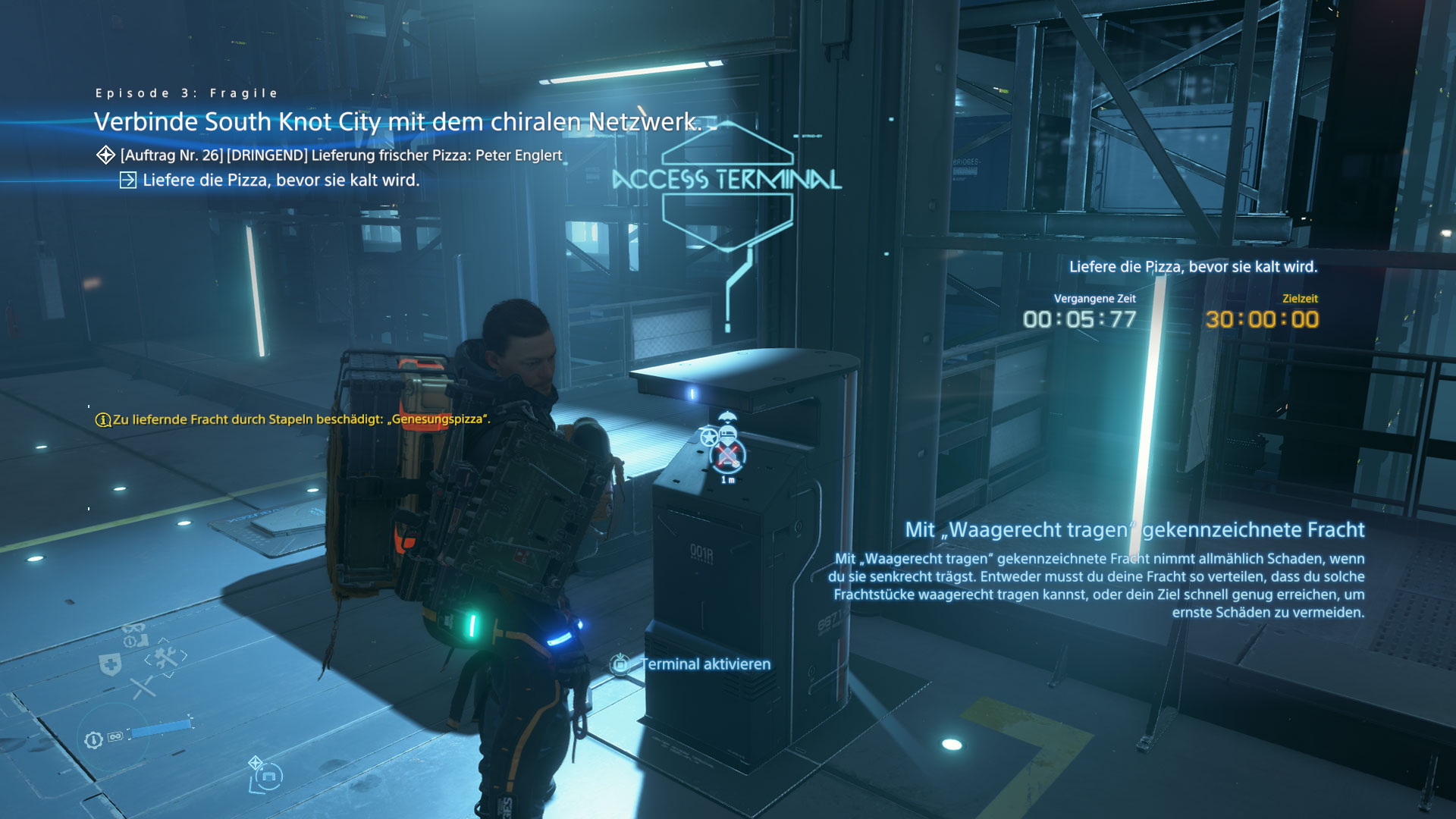
Task: Select the terminal waypoint marker with crossed-out house
Action: click(x=728, y=456)
